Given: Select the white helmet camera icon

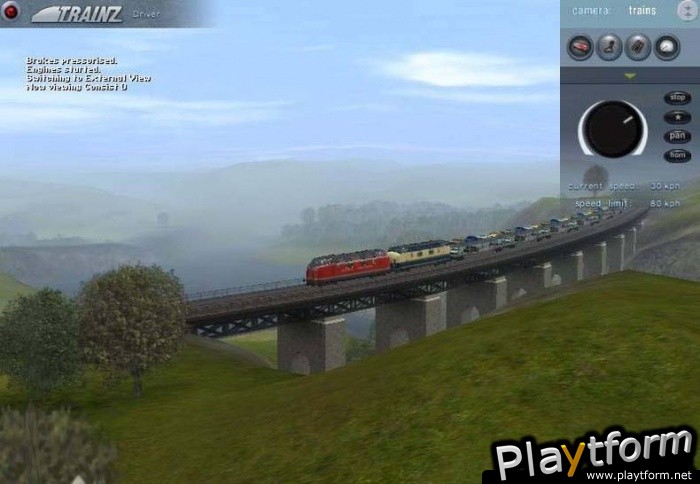Looking at the screenshot, I should pos(667,46).
